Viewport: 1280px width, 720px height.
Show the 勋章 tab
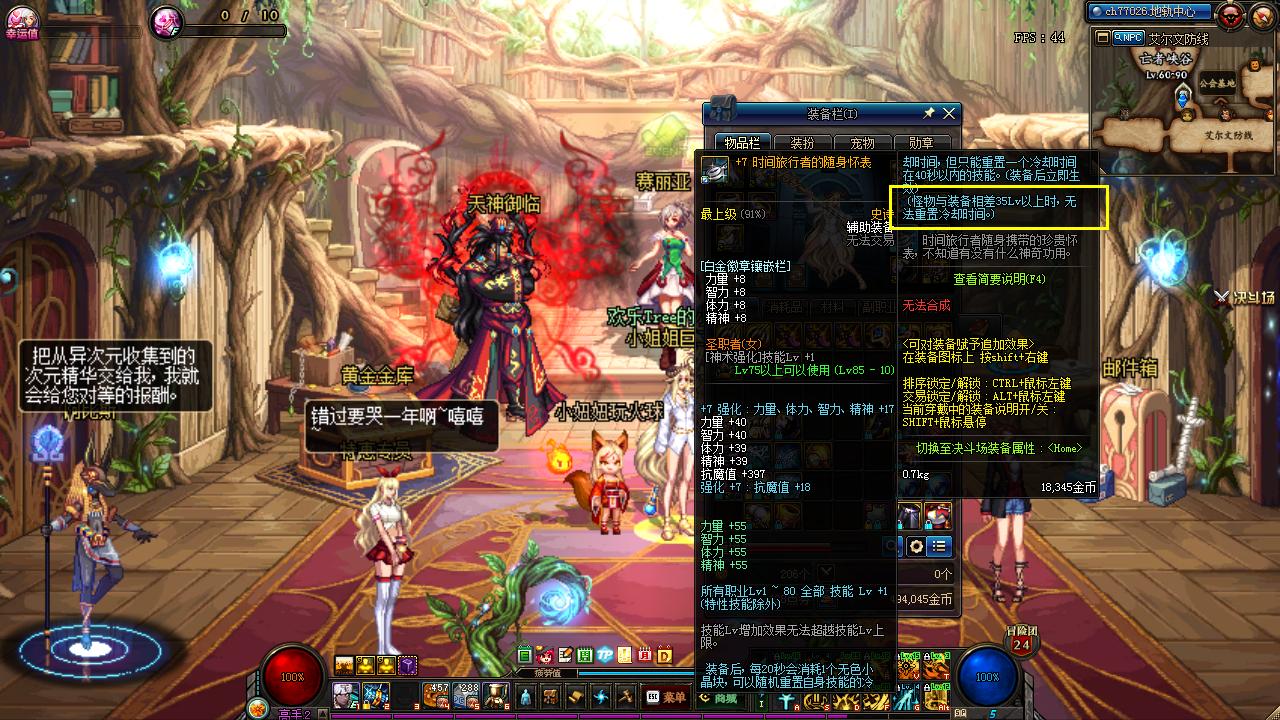pyautogui.click(x=921, y=143)
